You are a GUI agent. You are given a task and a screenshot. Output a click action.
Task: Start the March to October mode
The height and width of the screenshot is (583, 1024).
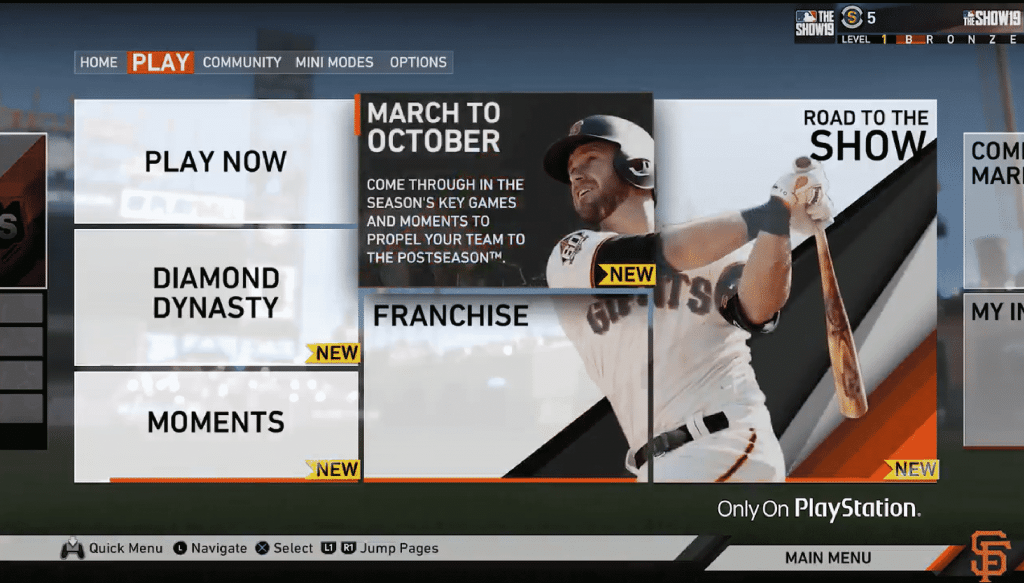coord(505,190)
